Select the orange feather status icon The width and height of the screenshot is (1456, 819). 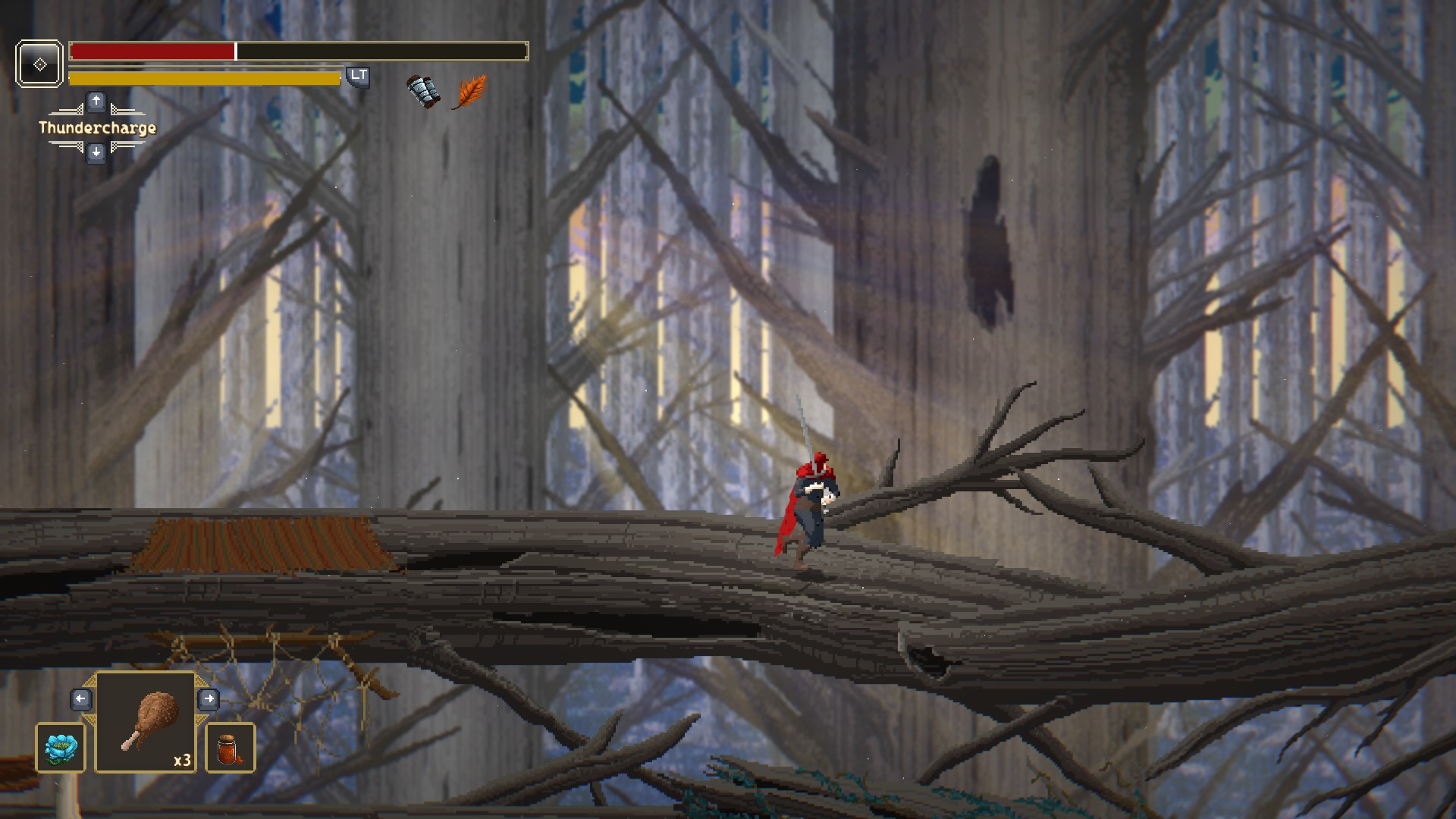(x=469, y=92)
